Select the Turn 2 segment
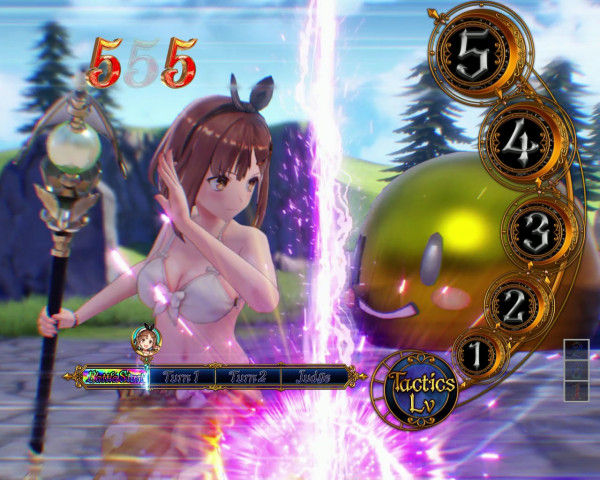The height and width of the screenshot is (480, 600). (246, 377)
